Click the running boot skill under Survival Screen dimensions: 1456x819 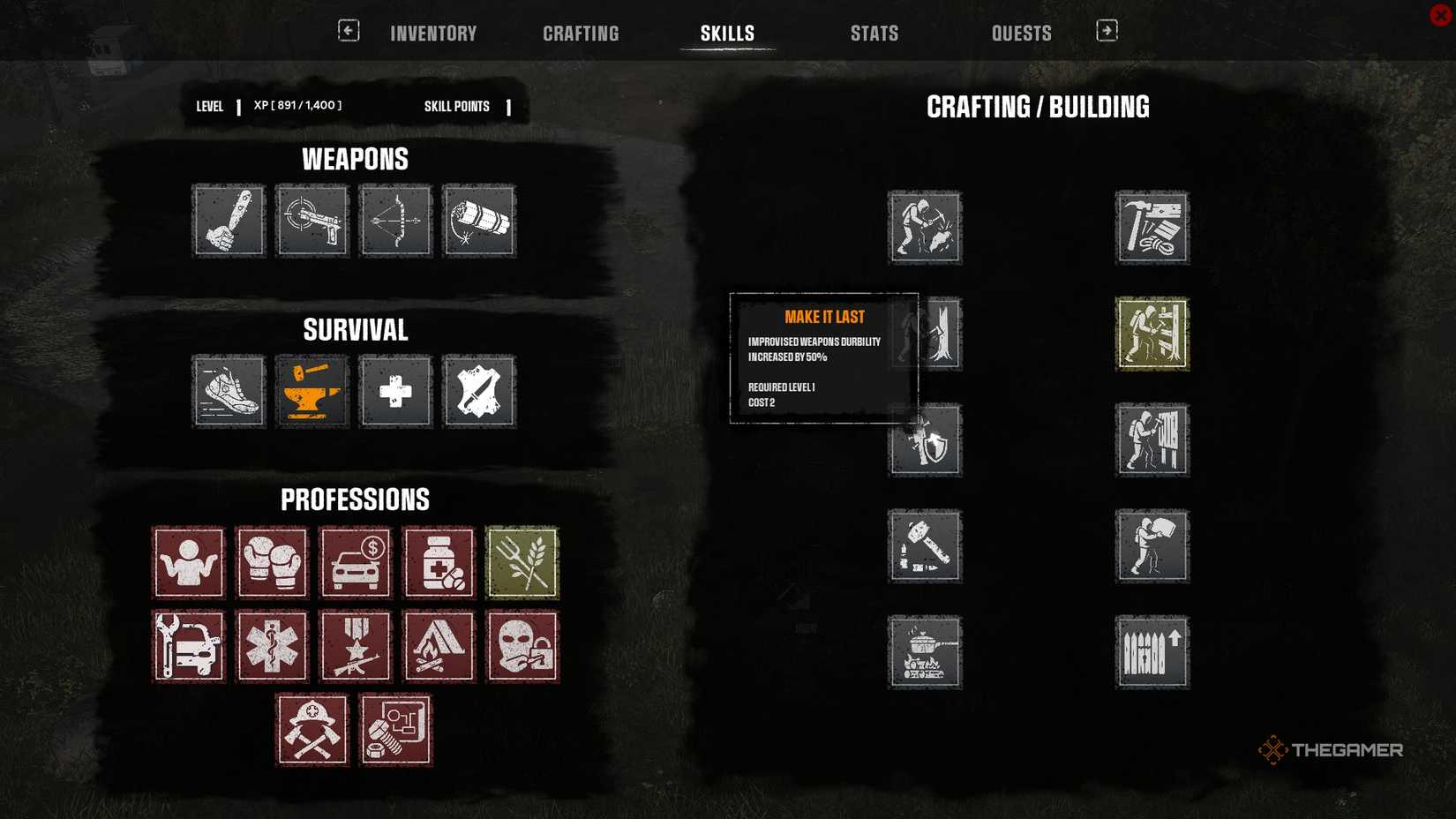coord(229,392)
